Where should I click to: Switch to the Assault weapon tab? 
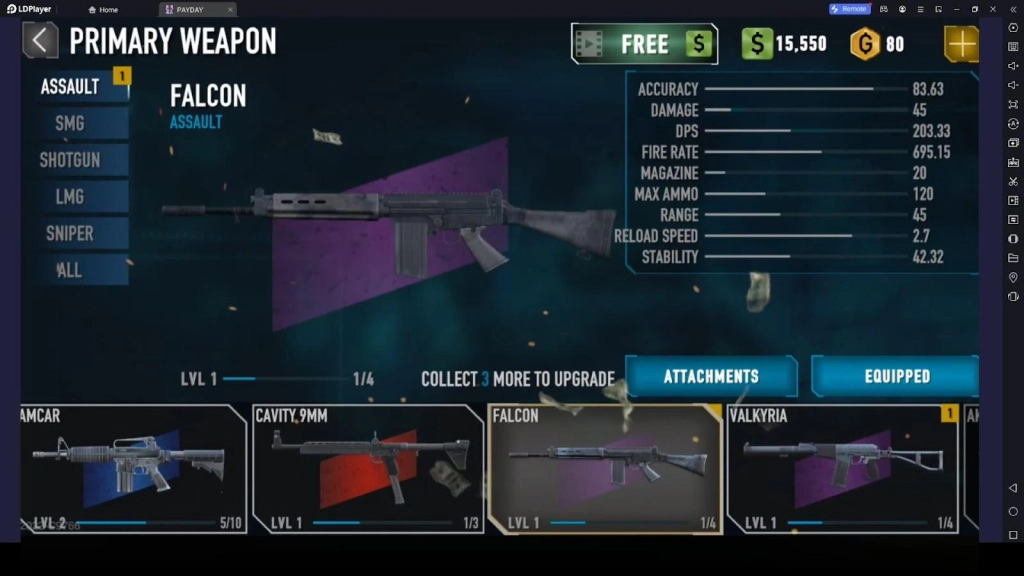[x=72, y=86]
